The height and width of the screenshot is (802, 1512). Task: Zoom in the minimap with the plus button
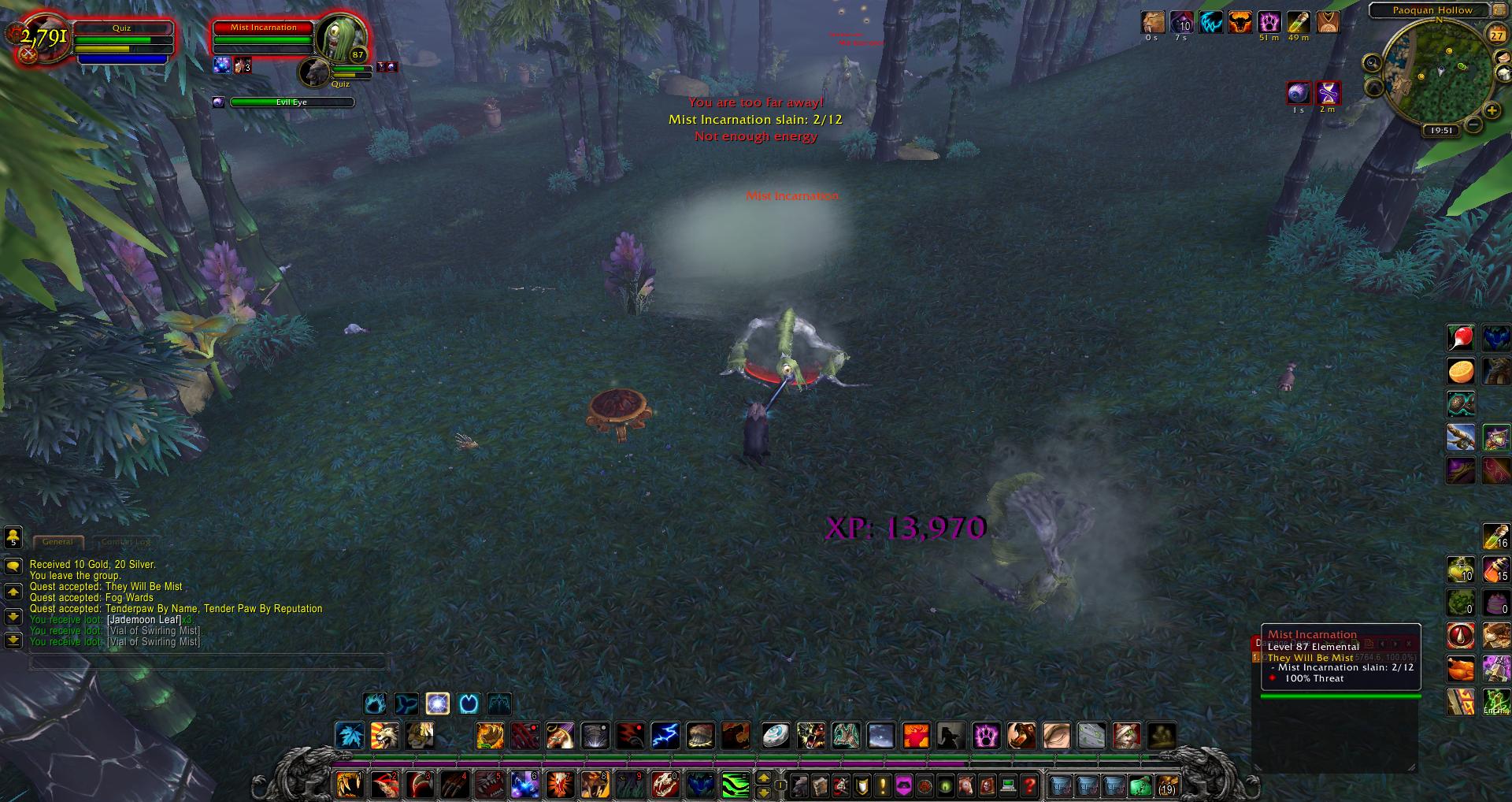(1491, 111)
